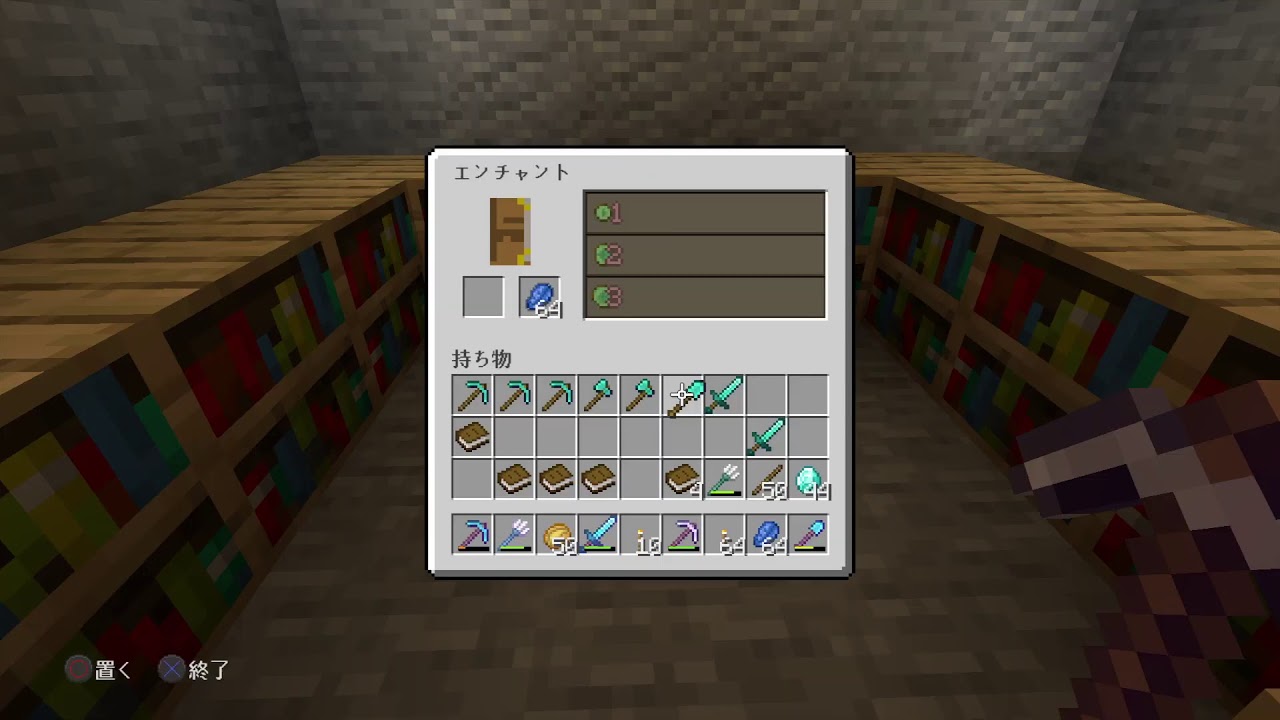1280x720 pixels.
Task: Choose the level 3 enchantment option
Action: point(705,295)
